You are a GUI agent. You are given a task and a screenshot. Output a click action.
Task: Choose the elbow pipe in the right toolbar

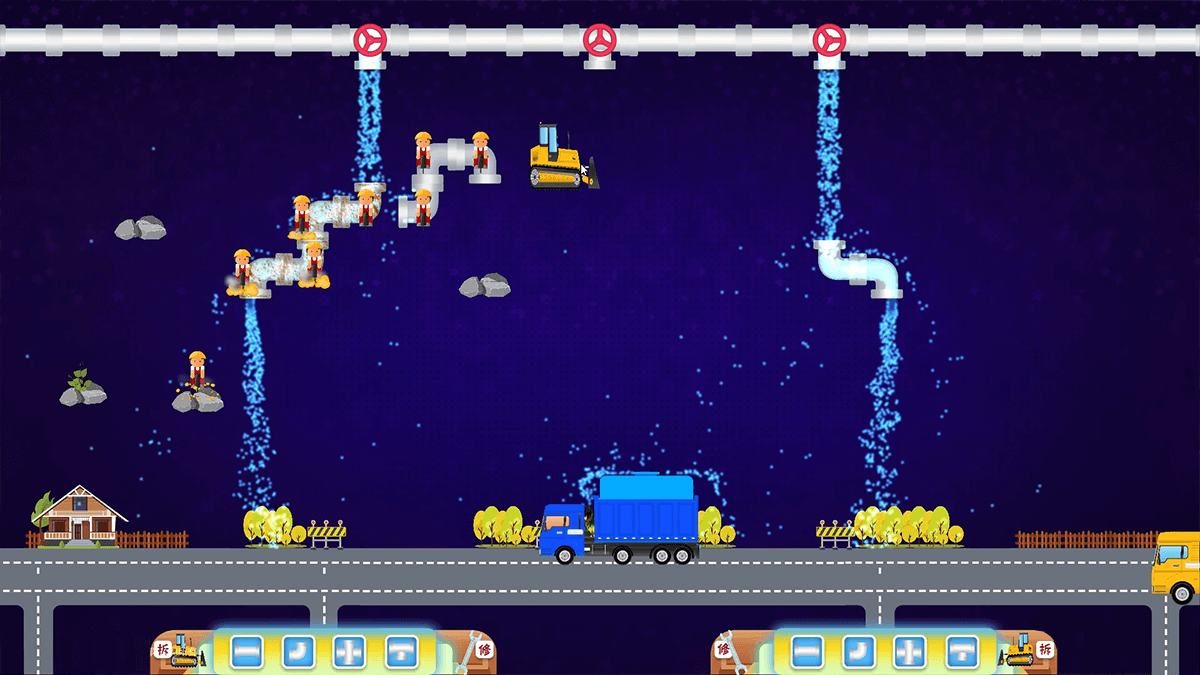pos(858,652)
